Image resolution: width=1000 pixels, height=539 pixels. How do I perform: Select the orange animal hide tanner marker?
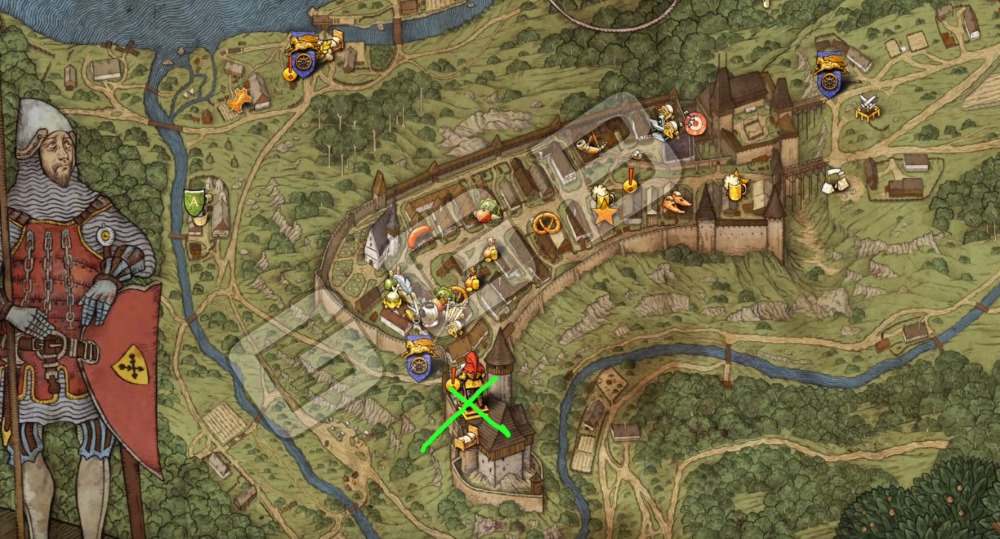coord(238,101)
